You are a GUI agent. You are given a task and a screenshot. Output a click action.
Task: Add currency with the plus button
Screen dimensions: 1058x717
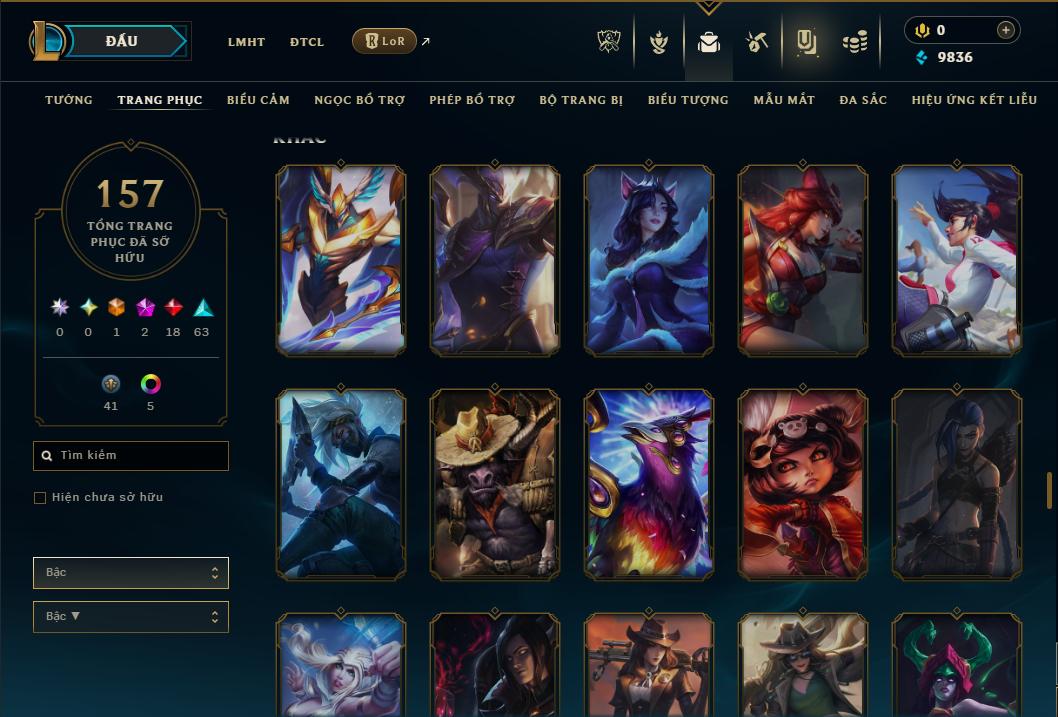(1006, 30)
